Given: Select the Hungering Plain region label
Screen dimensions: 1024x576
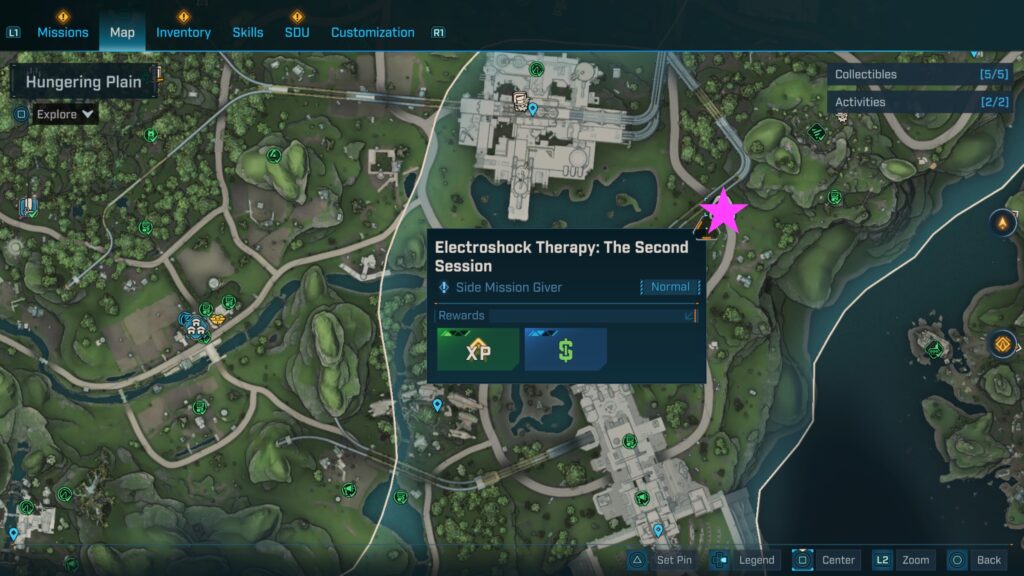Looking at the screenshot, I should [x=83, y=82].
